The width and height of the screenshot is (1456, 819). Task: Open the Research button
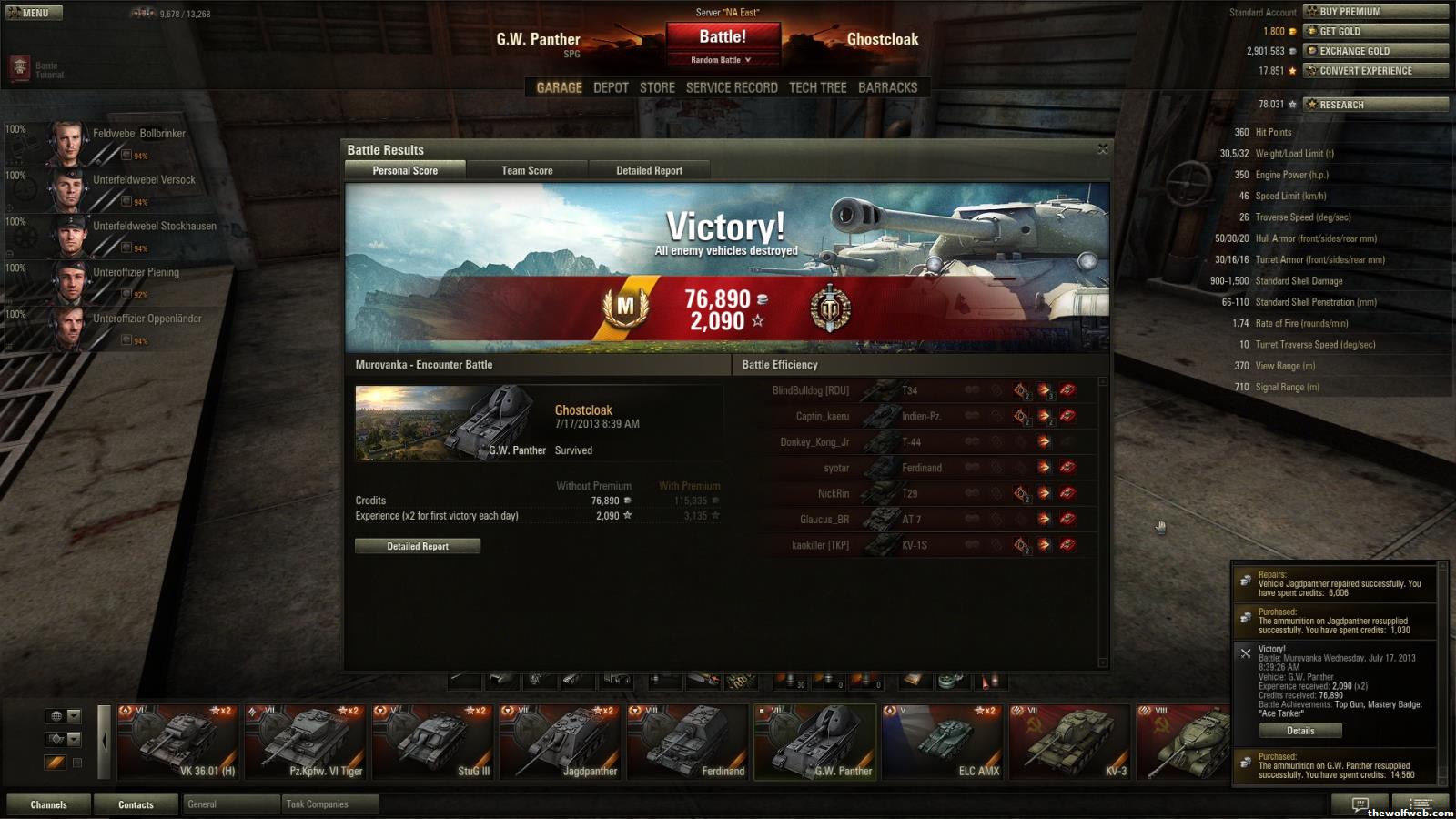point(1375,105)
